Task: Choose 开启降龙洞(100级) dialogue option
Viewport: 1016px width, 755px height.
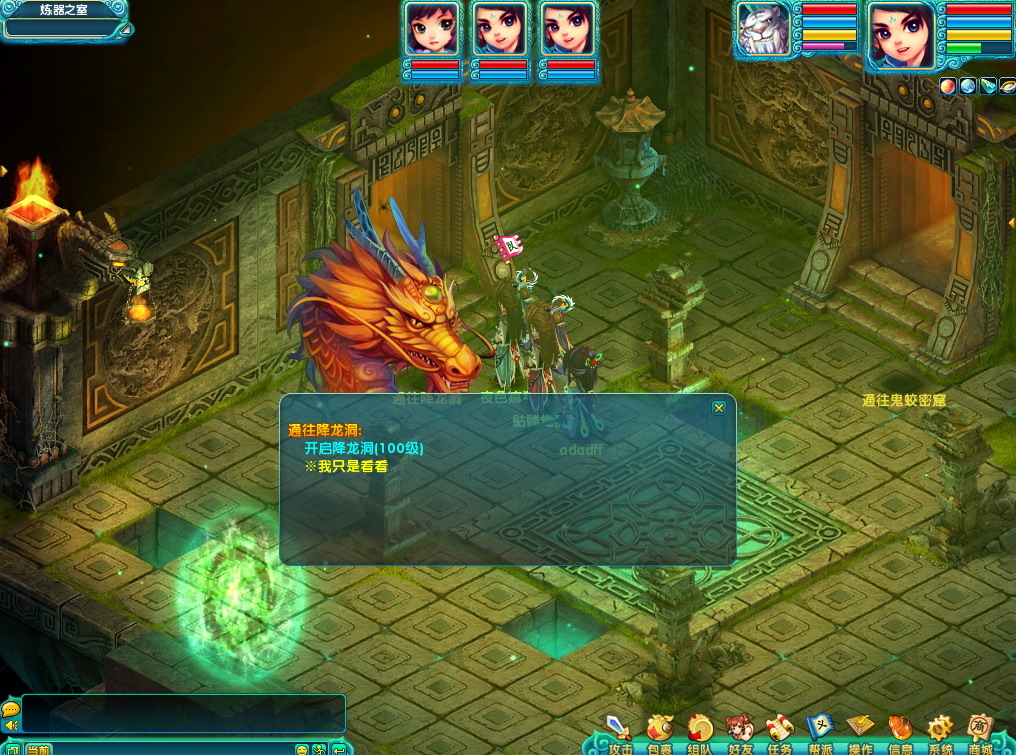Action: click(x=364, y=448)
